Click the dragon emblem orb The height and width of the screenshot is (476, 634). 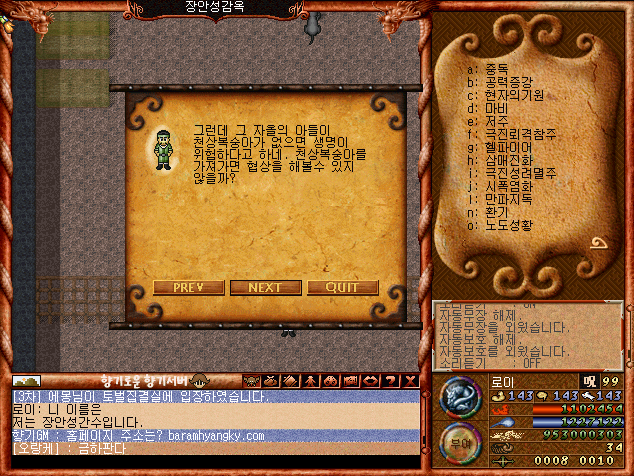point(459,399)
